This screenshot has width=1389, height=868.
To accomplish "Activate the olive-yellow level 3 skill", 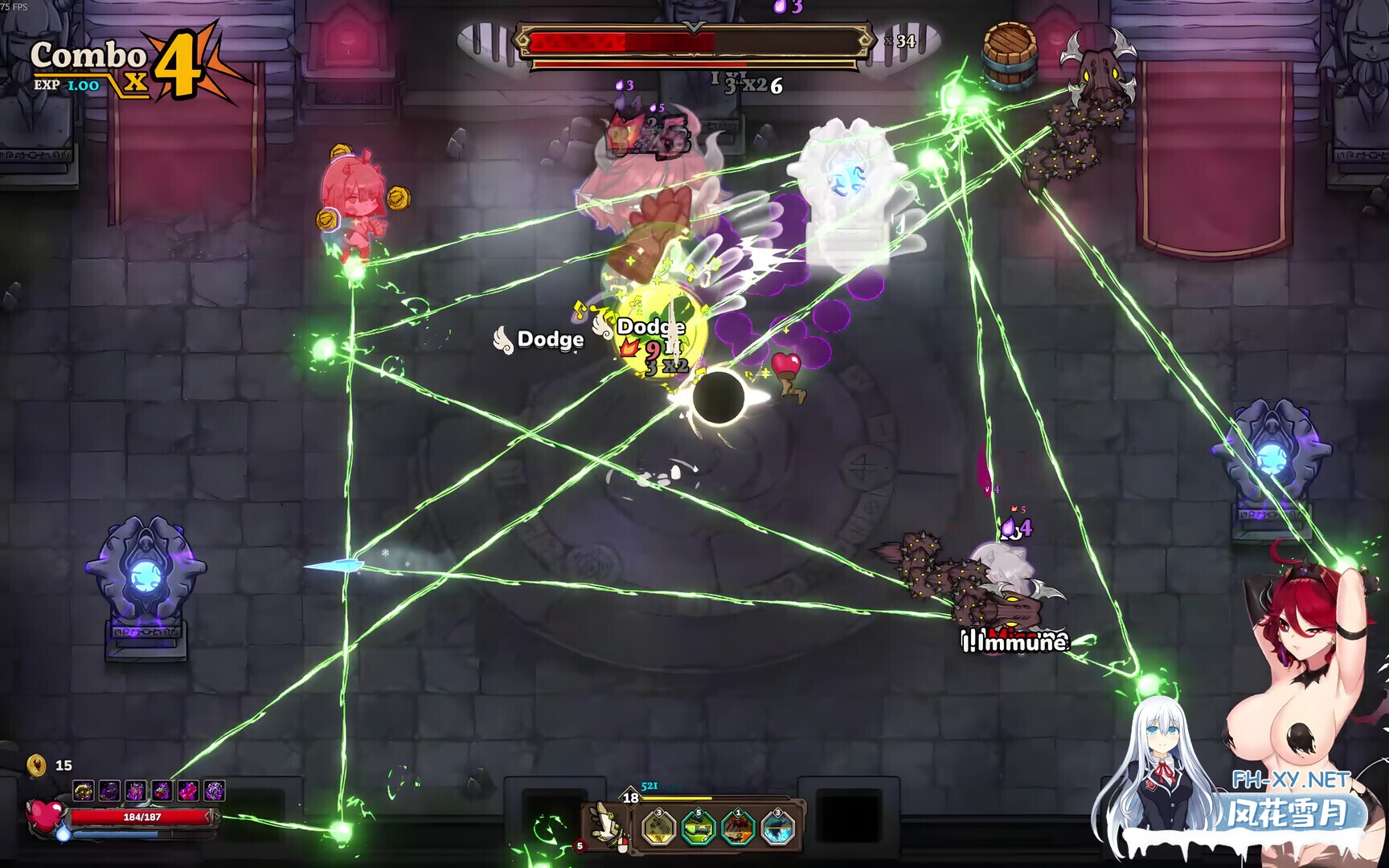I will pos(658,828).
